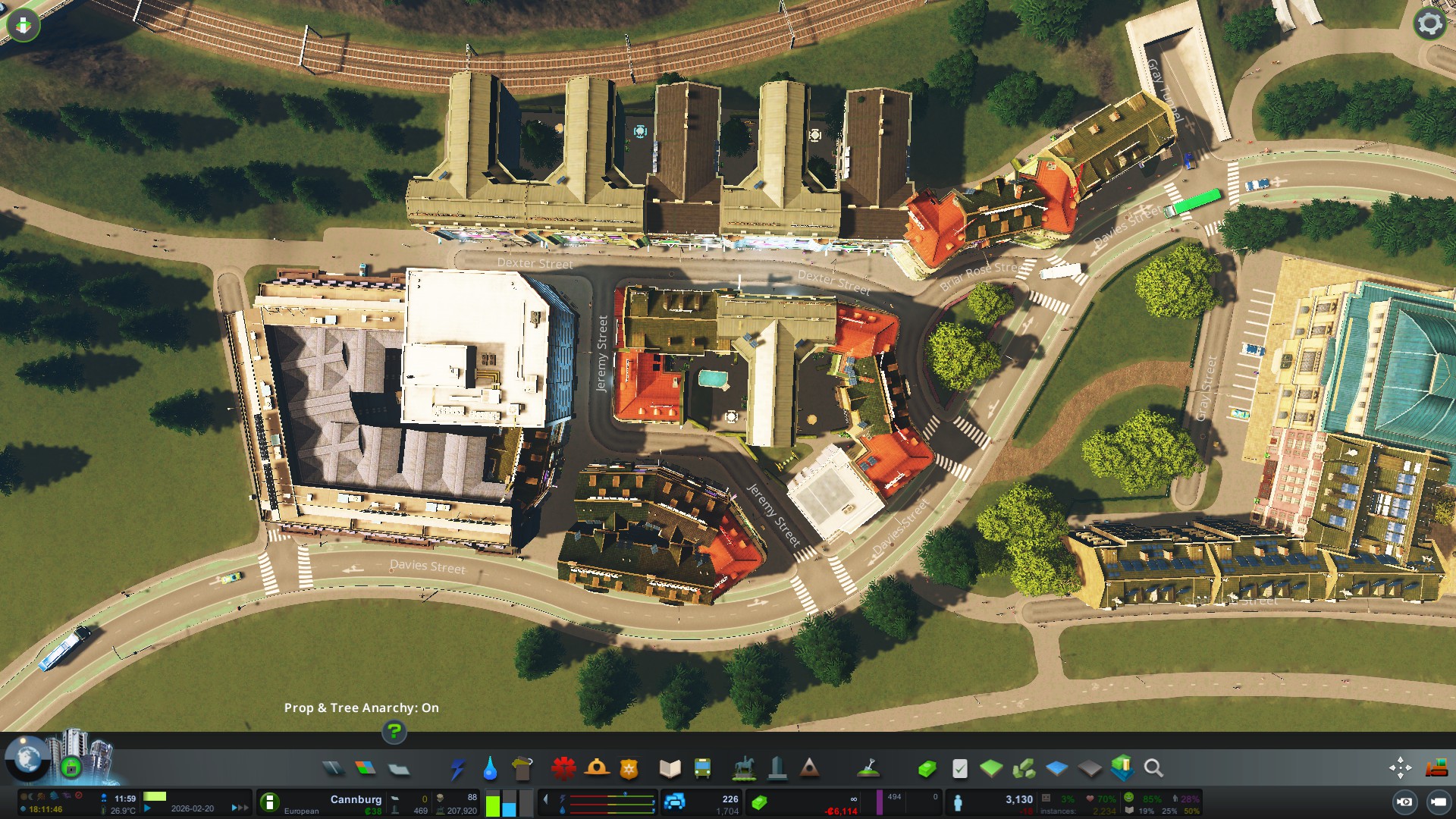Open the Roads build menu
Viewport: 1456px width, 819px height.
333,769
